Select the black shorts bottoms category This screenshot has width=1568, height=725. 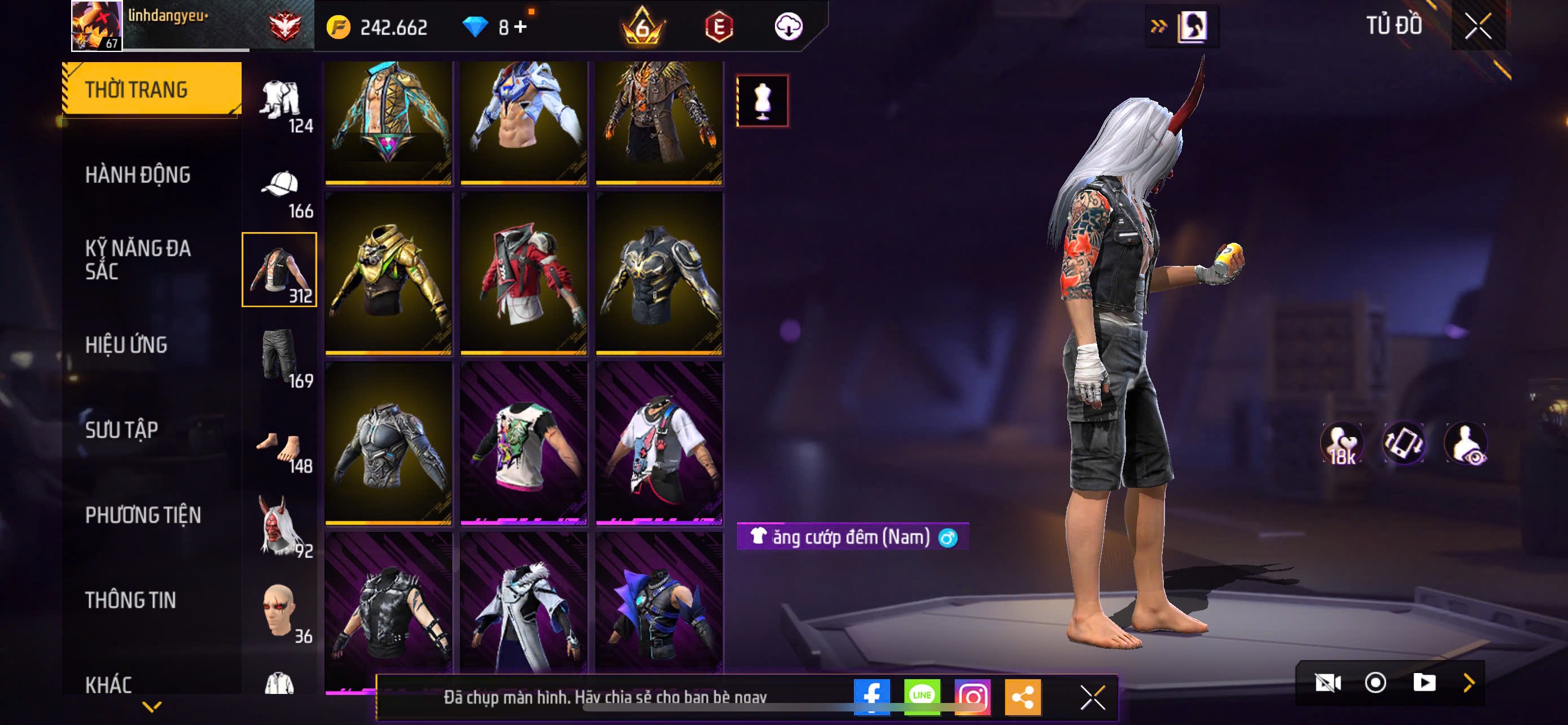280,356
